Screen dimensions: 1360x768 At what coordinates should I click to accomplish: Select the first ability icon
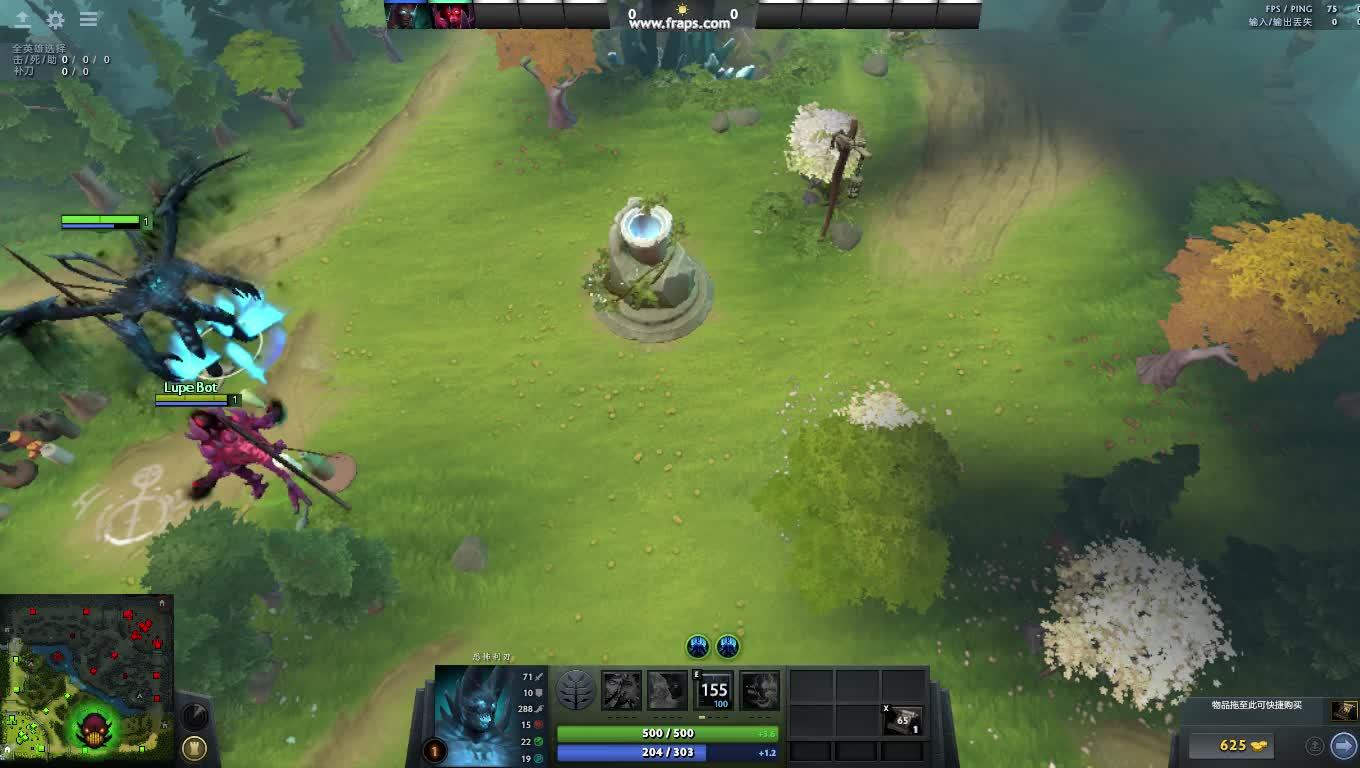(x=621, y=690)
